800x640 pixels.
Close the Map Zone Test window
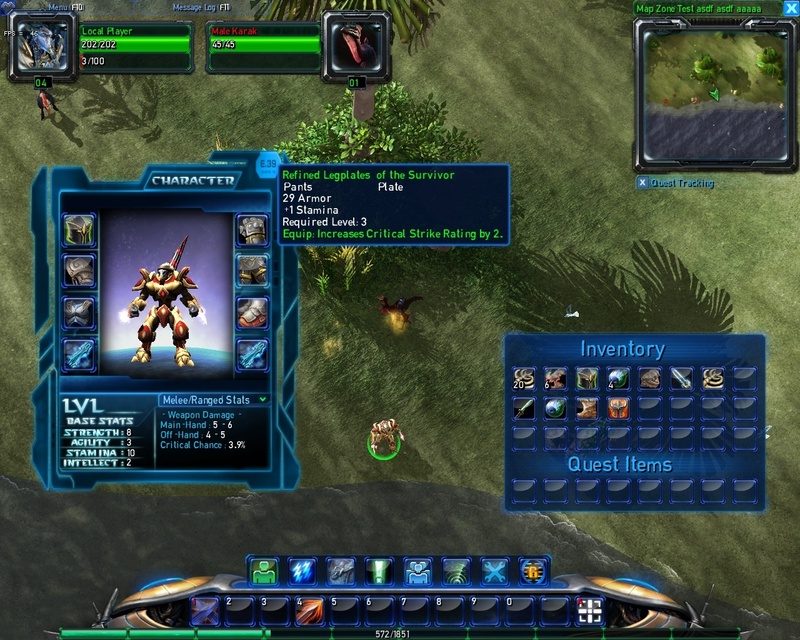point(790,9)
